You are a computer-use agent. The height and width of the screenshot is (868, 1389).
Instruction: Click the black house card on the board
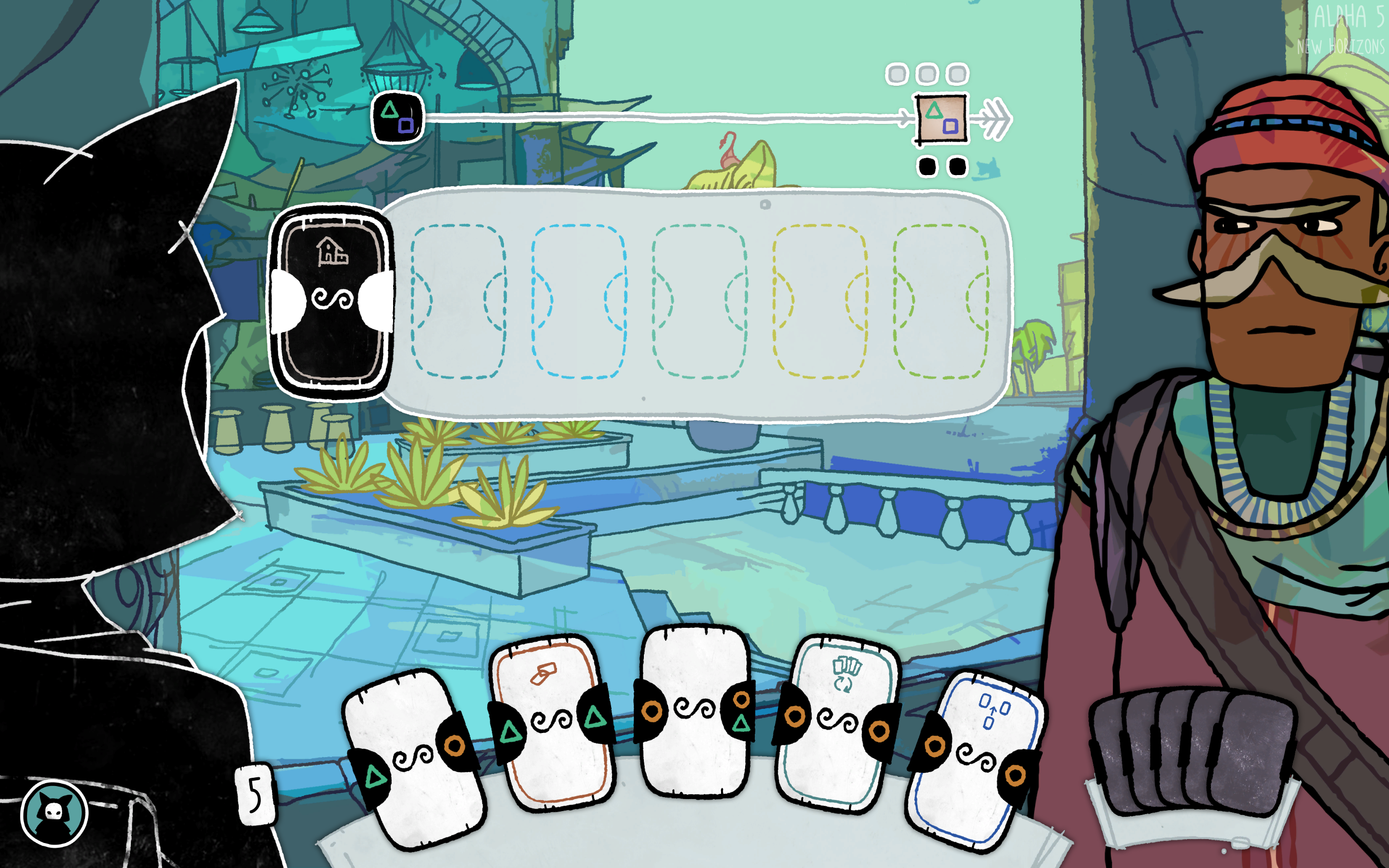pos(332,301)
